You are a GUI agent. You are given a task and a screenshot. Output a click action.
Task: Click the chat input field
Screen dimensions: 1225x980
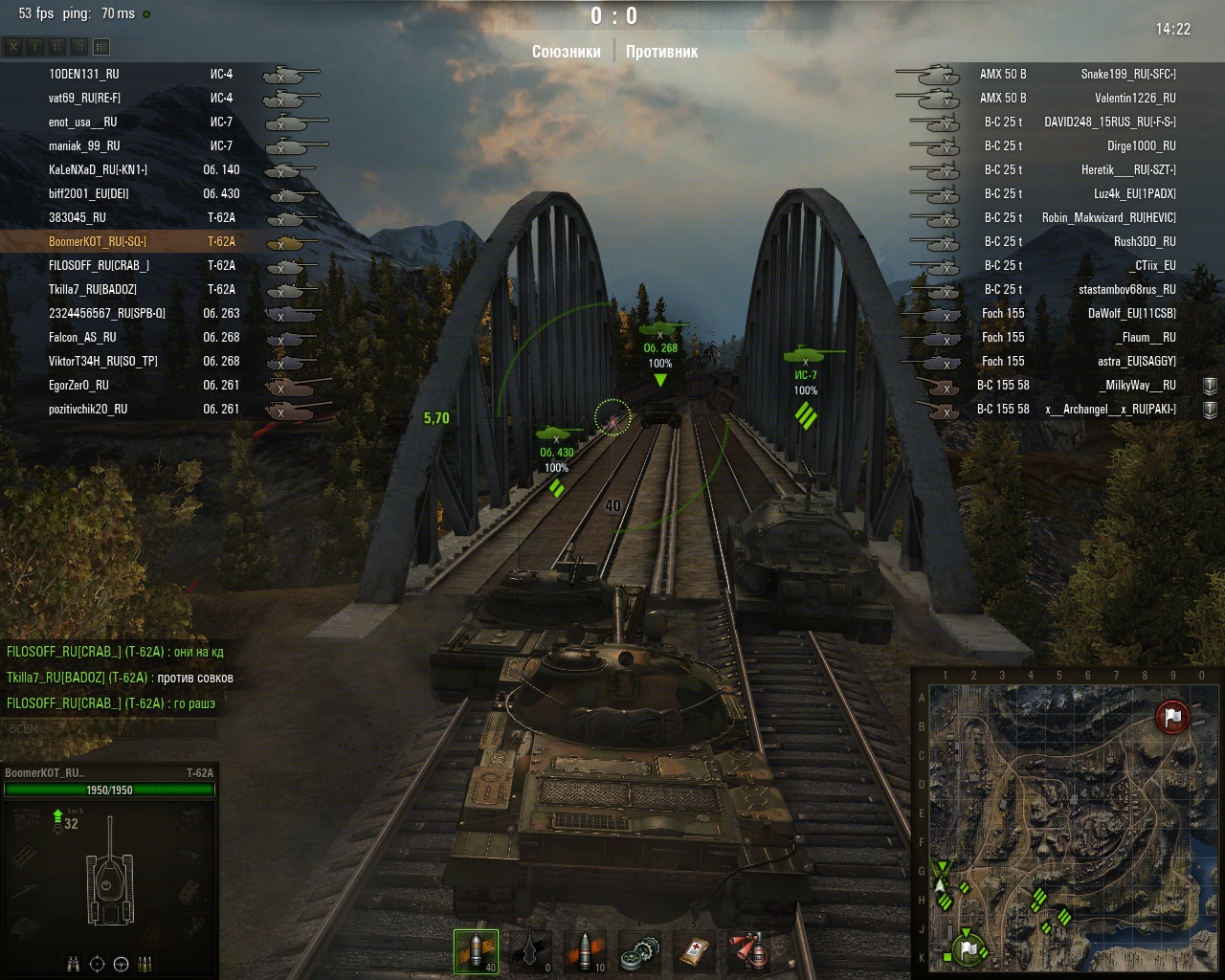pyautogui.click(x=110, y=729)
